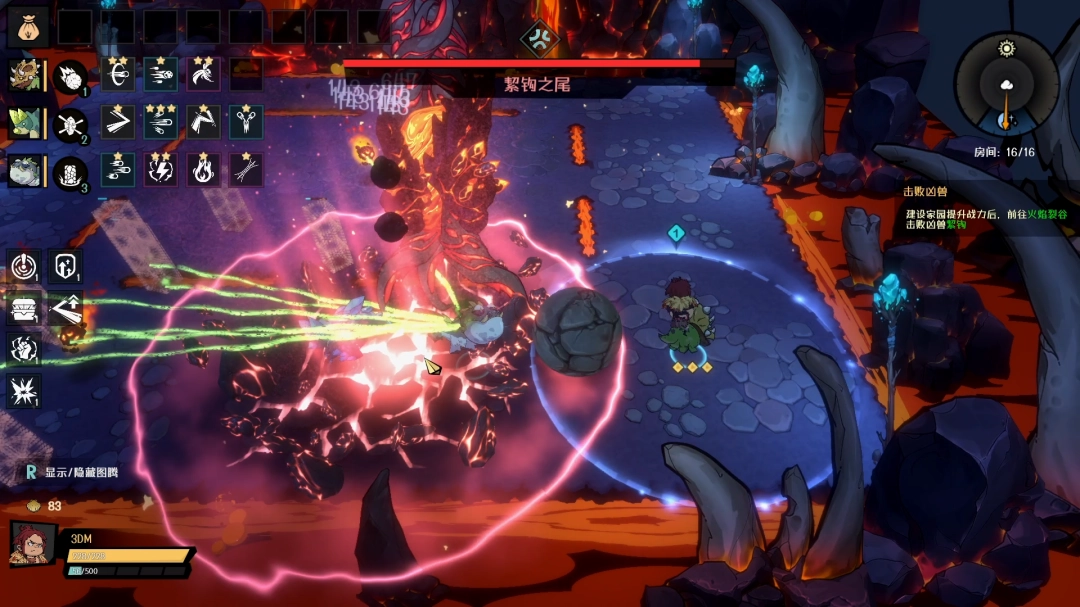Select the shield with up arrows totem
Screen dimensions: 1080x607
(63, 266)
